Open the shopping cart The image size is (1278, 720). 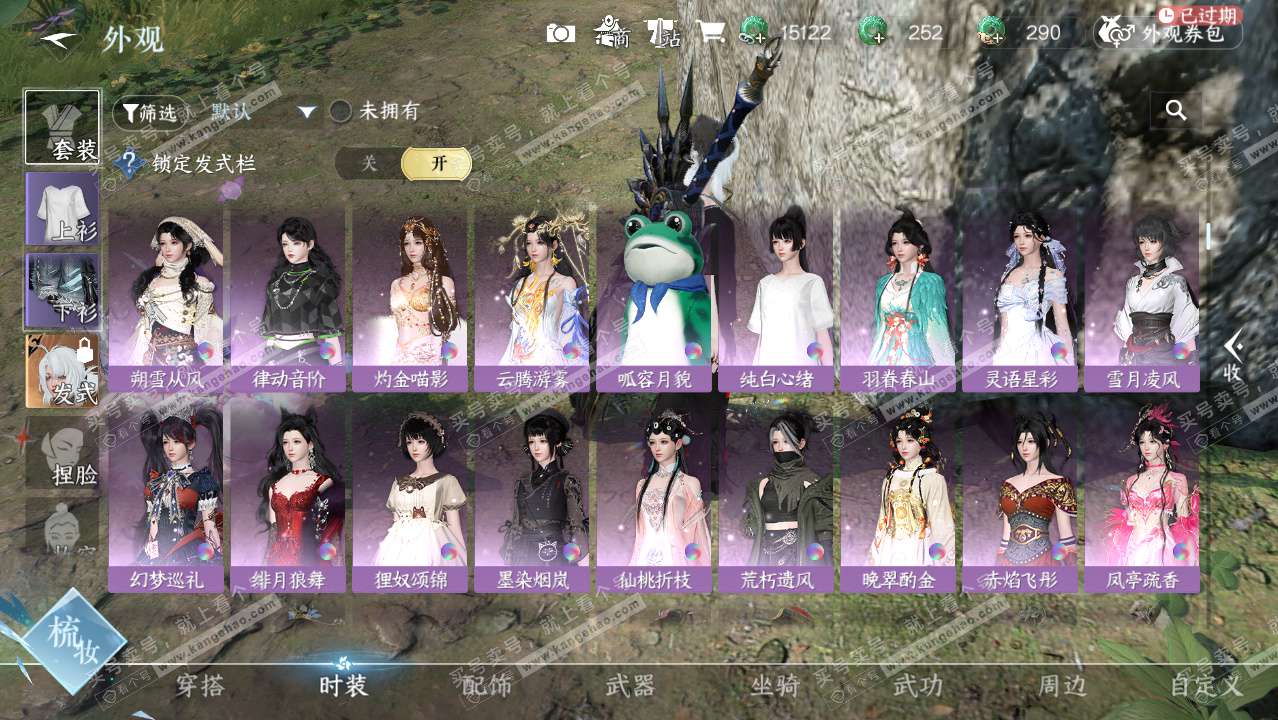click(711, 33)
